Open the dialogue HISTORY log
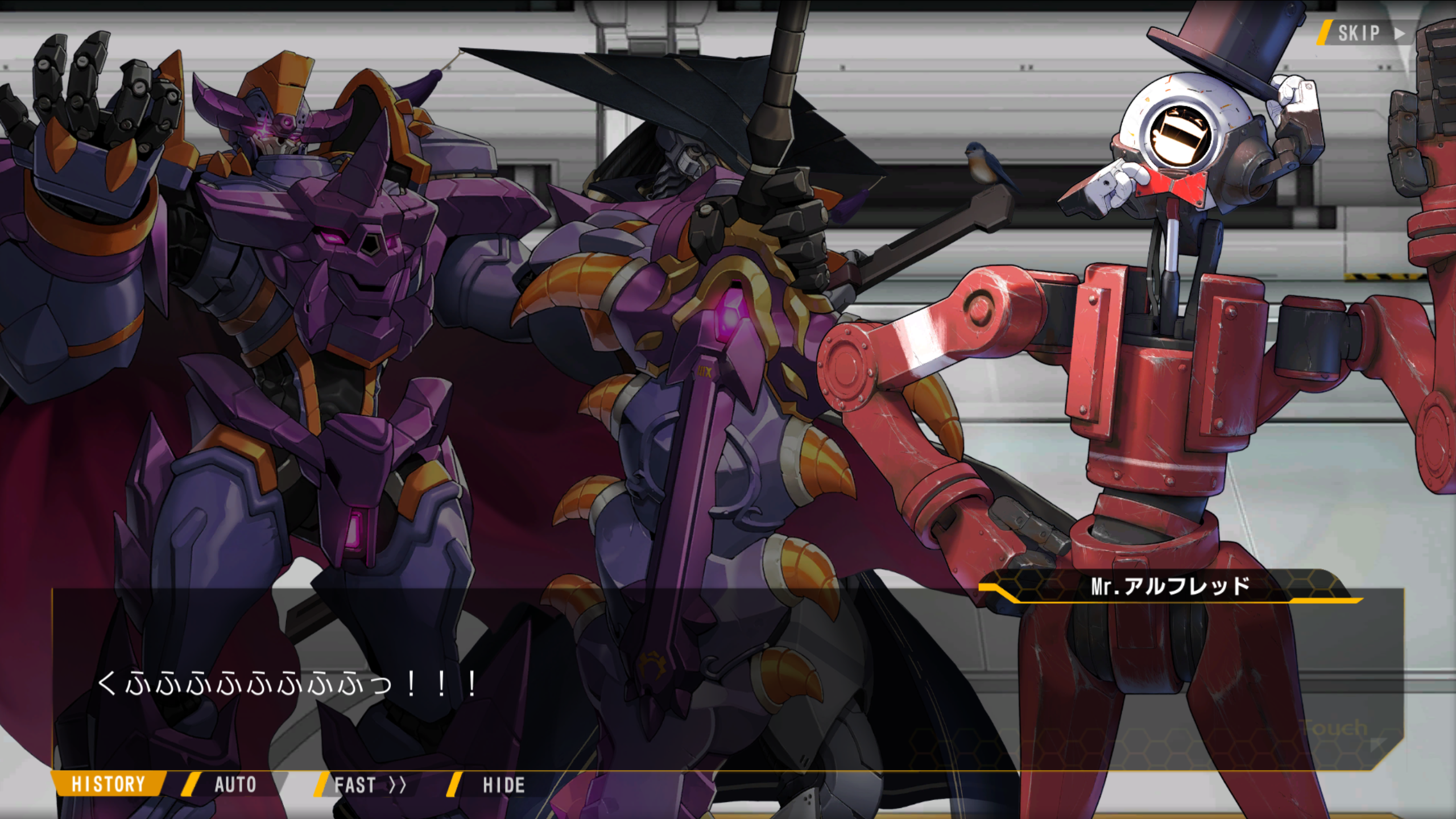 click(x=108, y=784)
